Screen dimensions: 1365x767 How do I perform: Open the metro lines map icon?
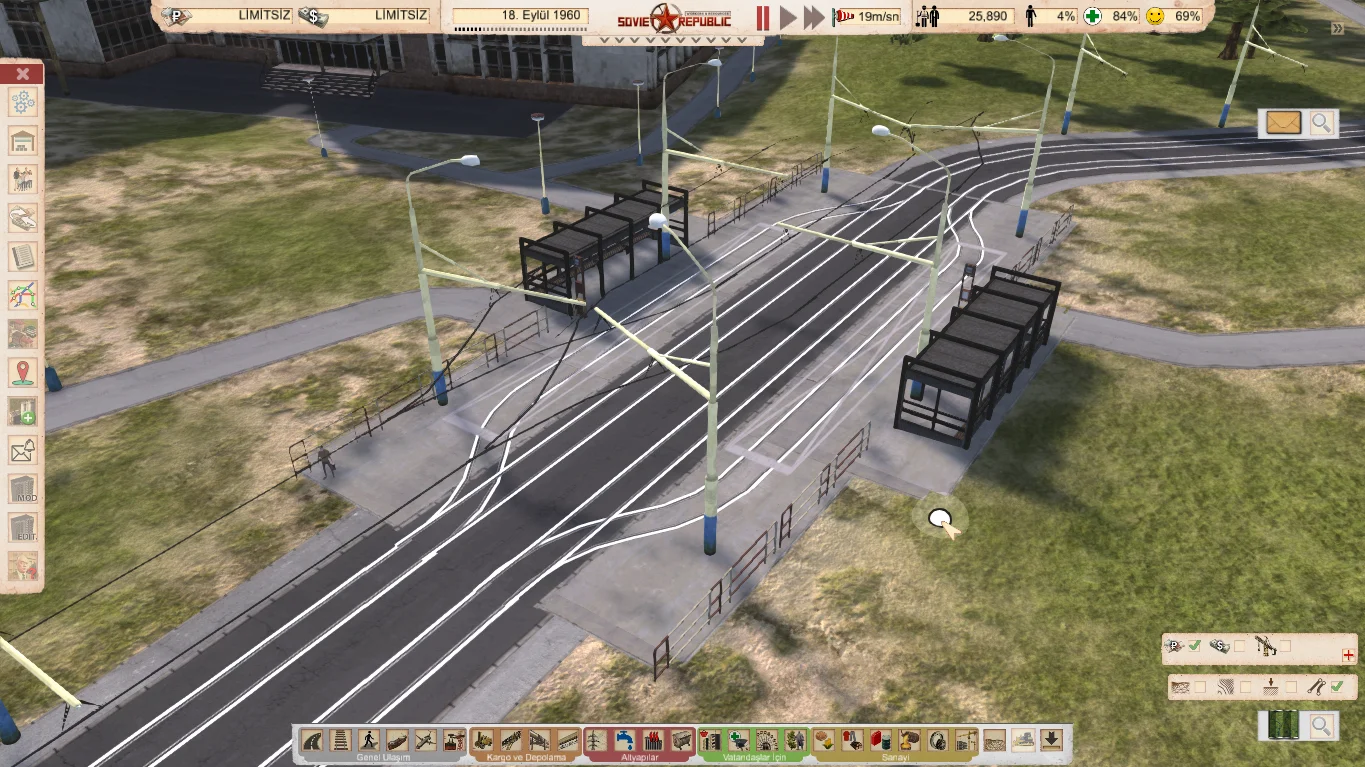click(x=22, y=296)
